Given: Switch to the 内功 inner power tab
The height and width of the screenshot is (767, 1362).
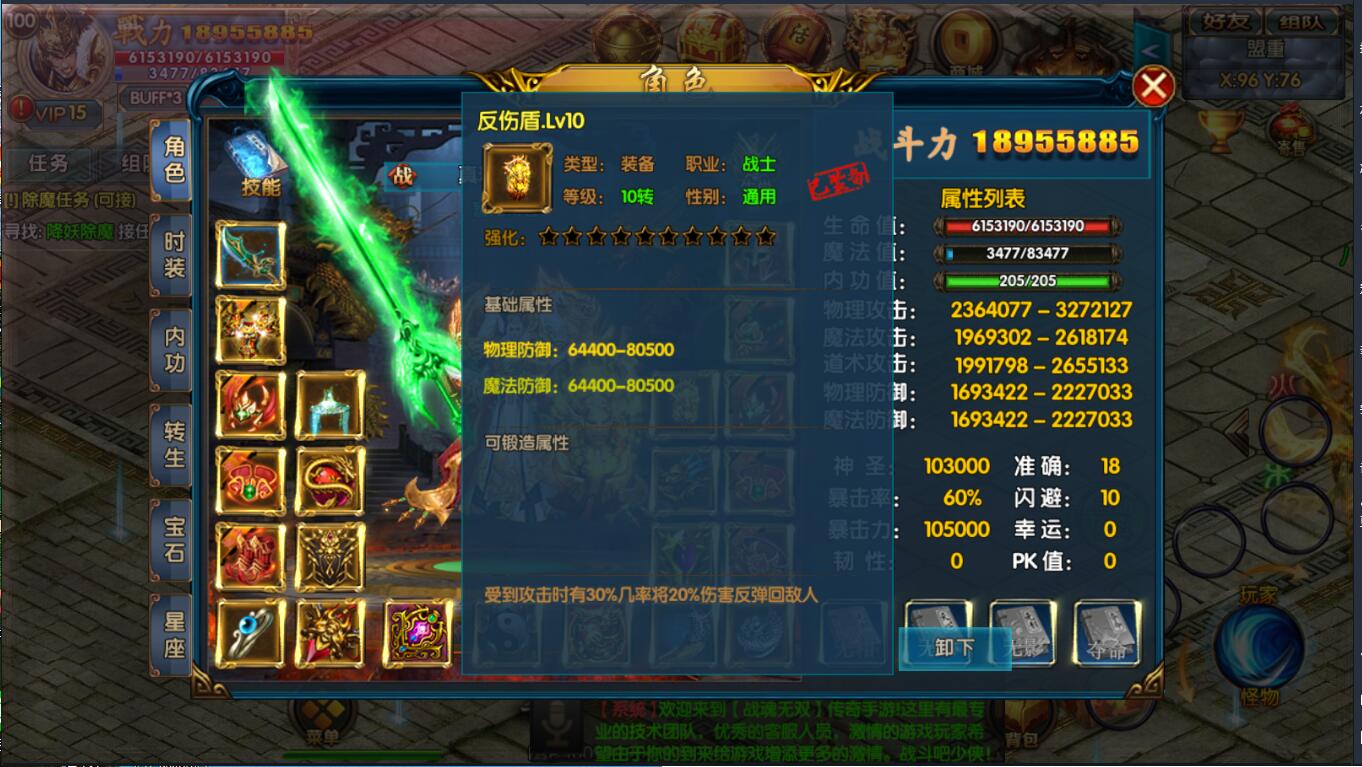Looking at the screenshot, I should point(174,349).
